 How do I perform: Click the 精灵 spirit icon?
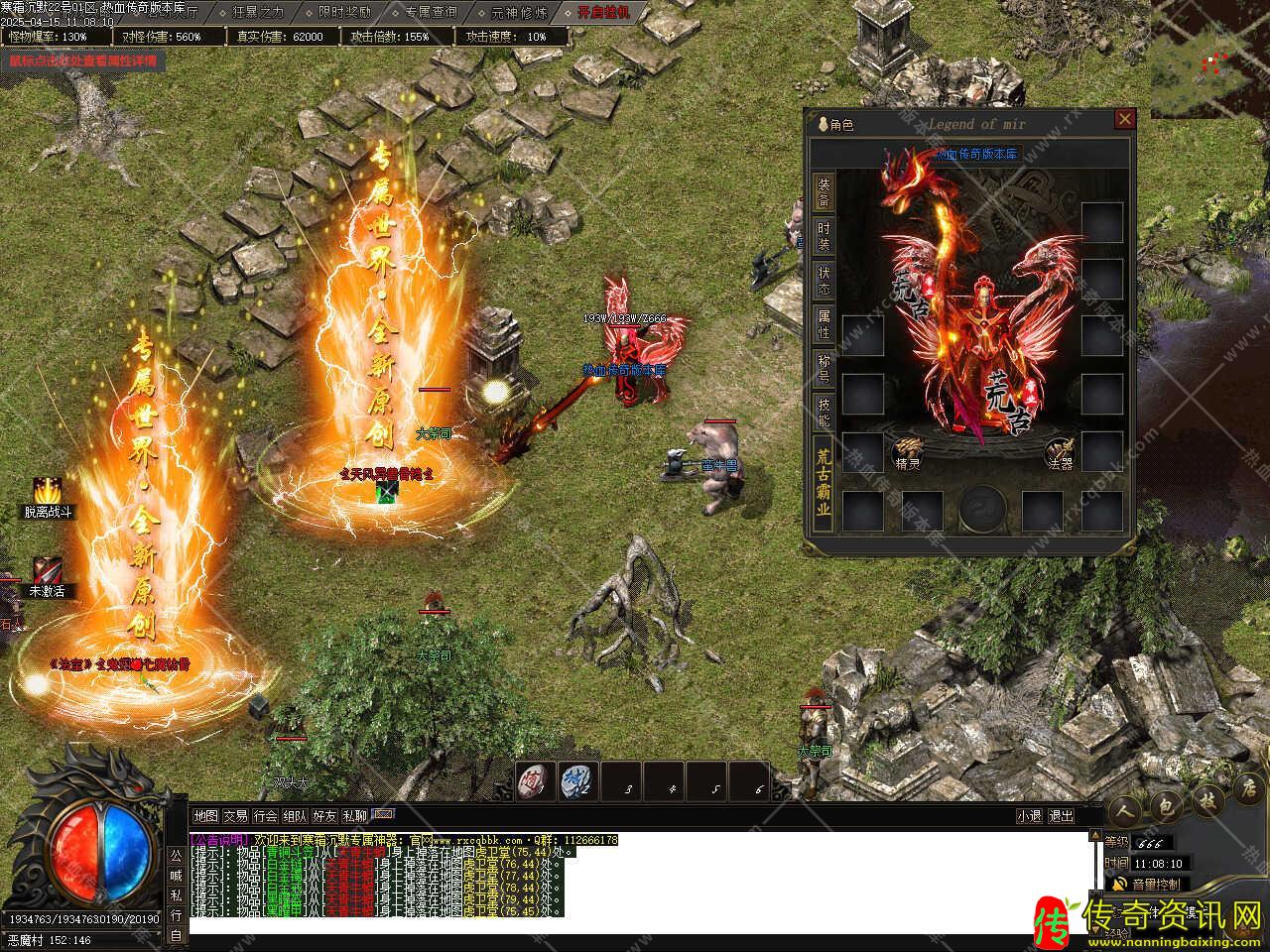click(x=907, y=451)
